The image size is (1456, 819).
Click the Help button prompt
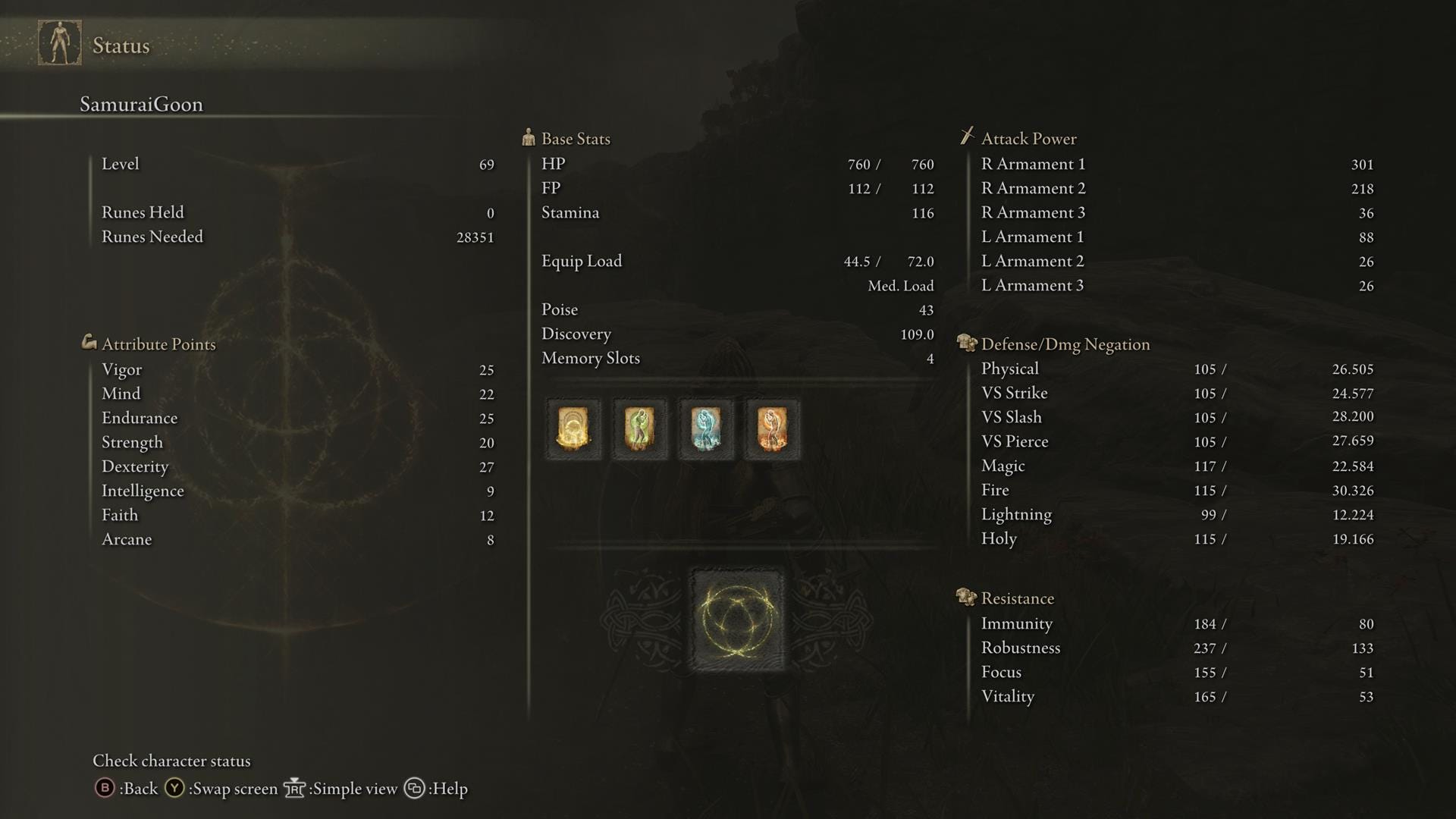click(x=413, y=789)
